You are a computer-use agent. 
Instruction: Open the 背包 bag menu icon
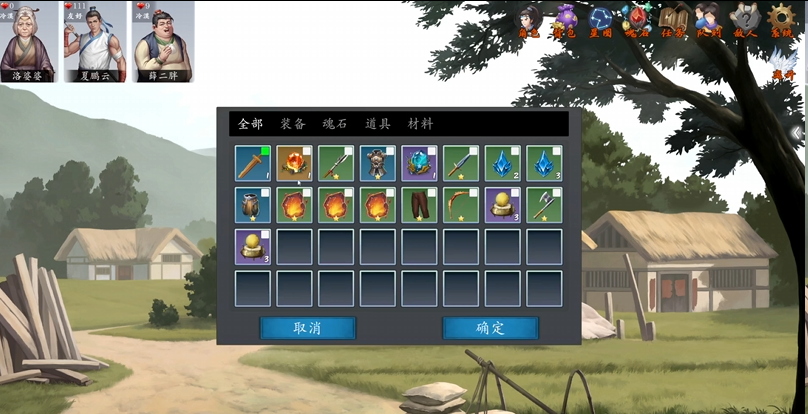click(x=566, y=21)
